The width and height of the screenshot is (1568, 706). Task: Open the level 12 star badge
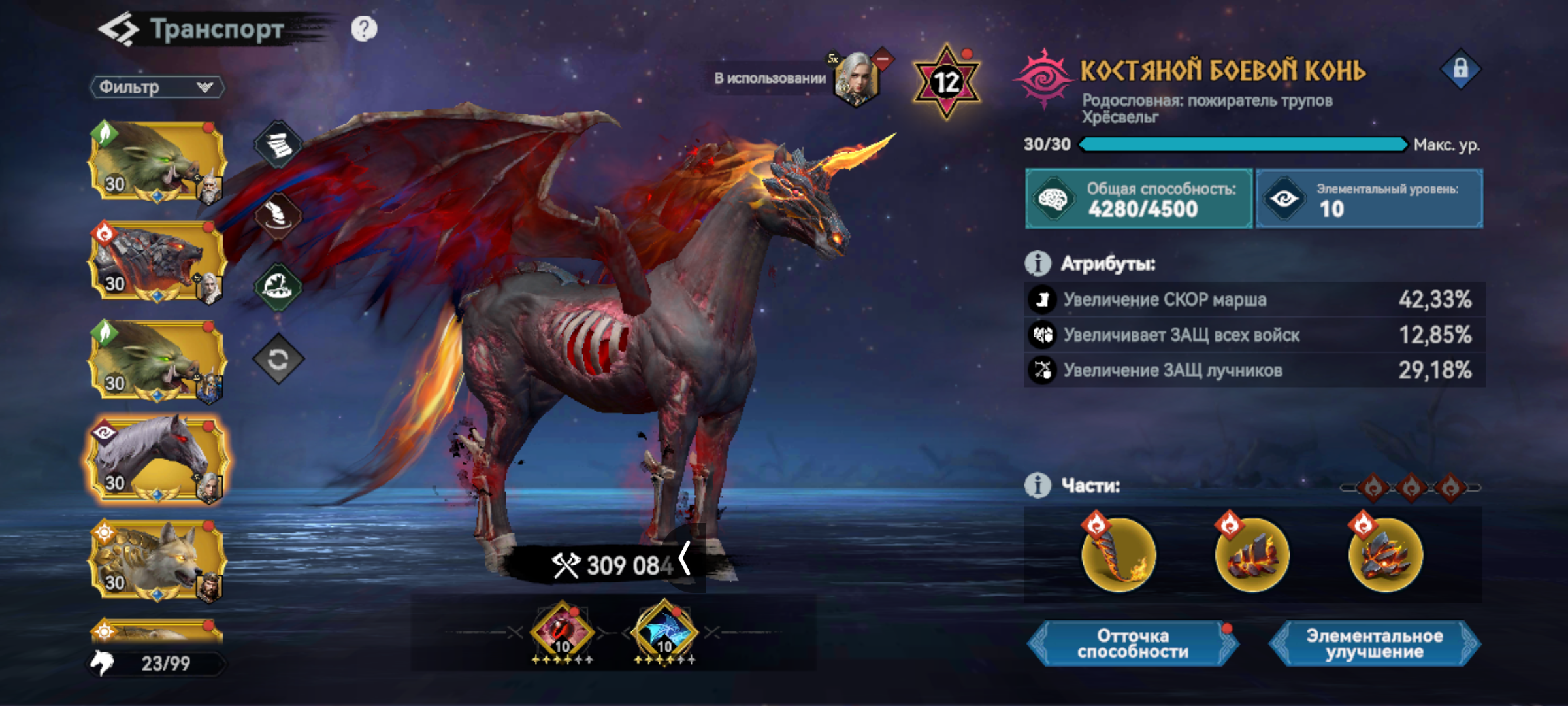pyautogui.click(x=946, y=82)
